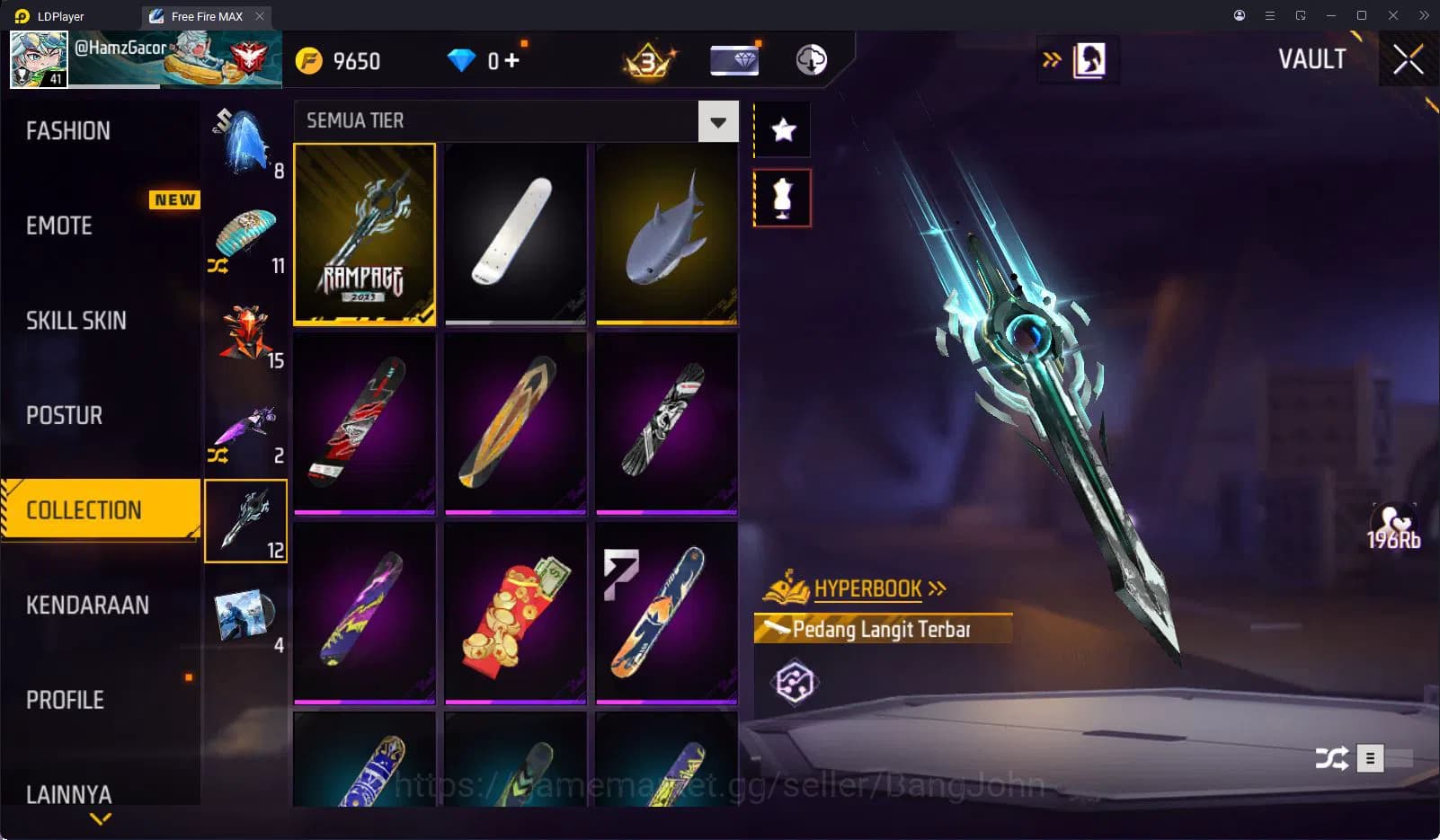This screenshot has width=1440, height=840.
Task: Click the mannequin try-on icon
Action: [x=781, y=197]
